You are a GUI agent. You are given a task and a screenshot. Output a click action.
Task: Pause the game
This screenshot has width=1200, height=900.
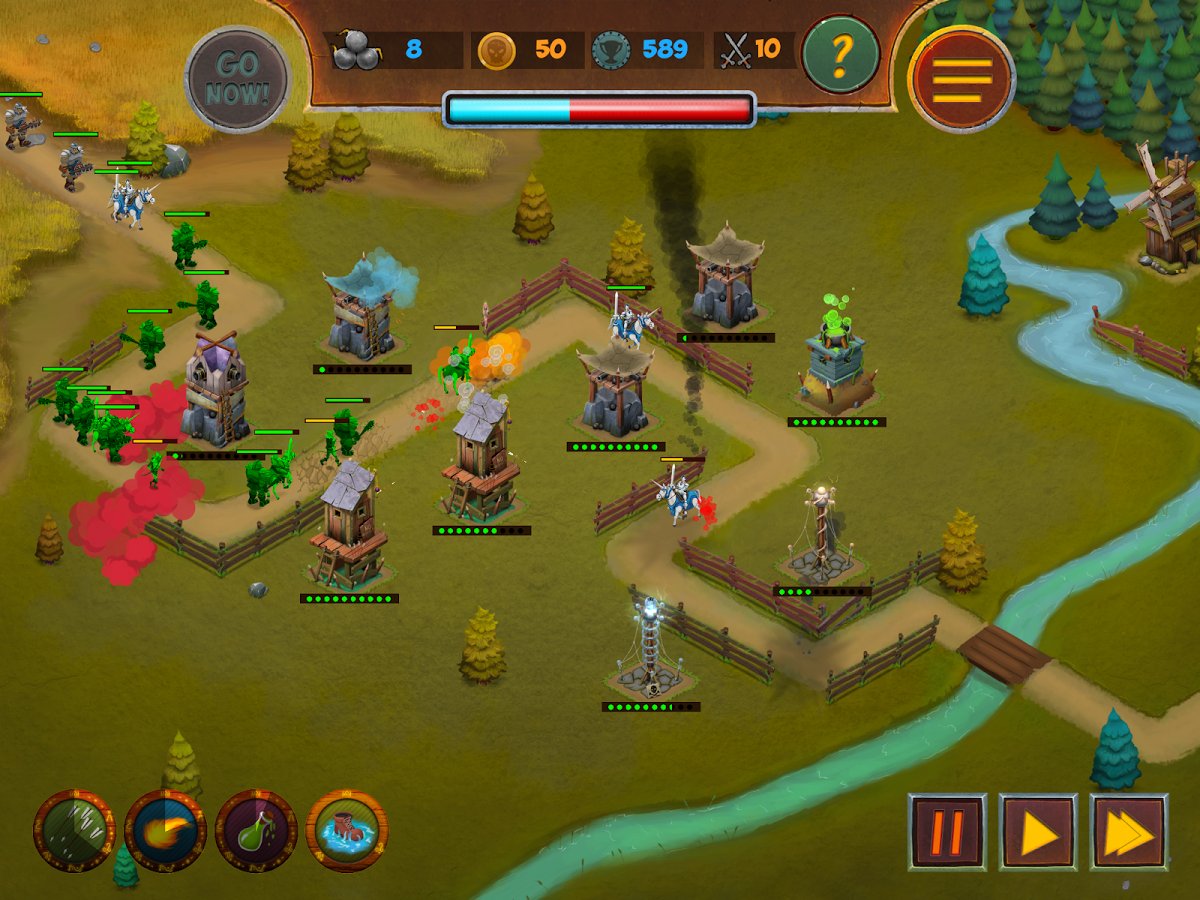947,831
